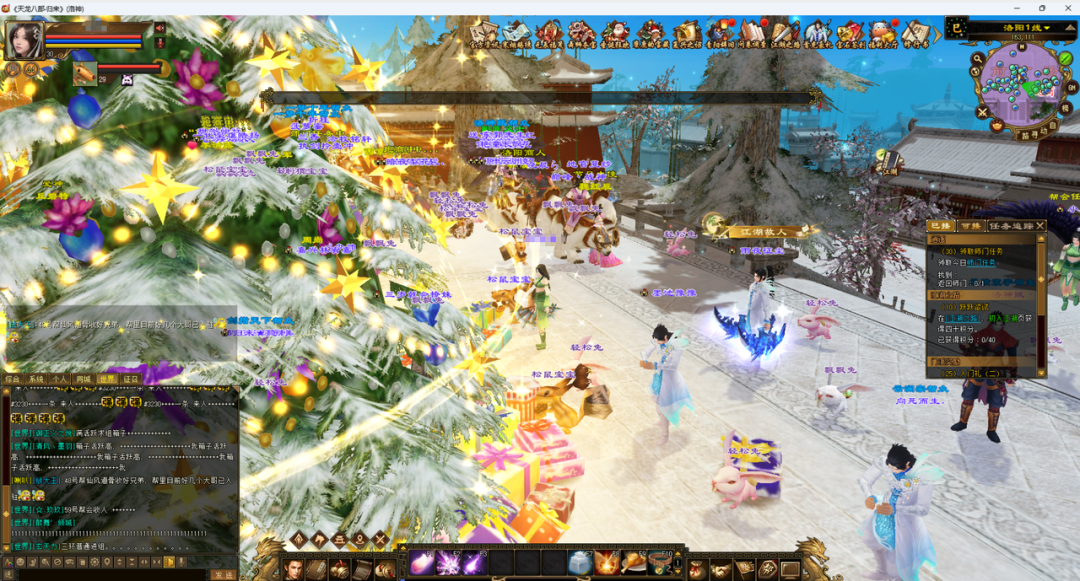Image resolution: width=1080 pixels, height=581 pixels.
Task: Open the 世界 chat tab
Action: [106, 379]
